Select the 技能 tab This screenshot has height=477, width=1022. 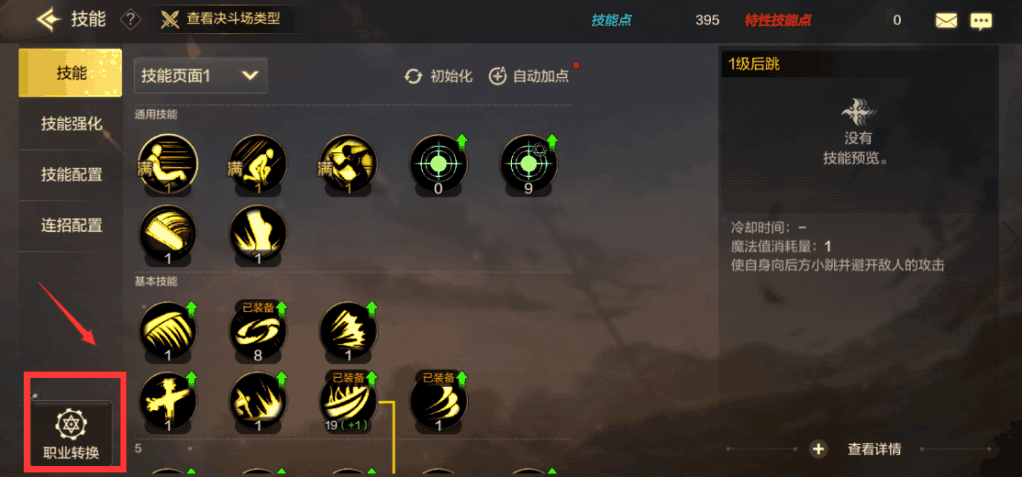[71, 73]
